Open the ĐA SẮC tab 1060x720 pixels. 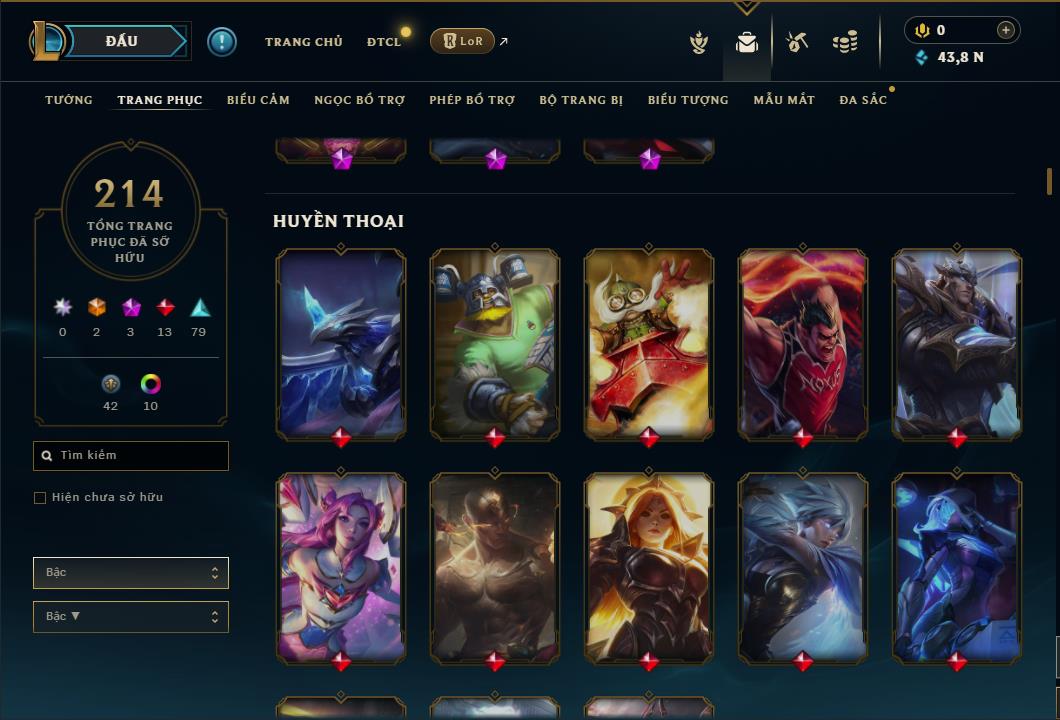863,100
